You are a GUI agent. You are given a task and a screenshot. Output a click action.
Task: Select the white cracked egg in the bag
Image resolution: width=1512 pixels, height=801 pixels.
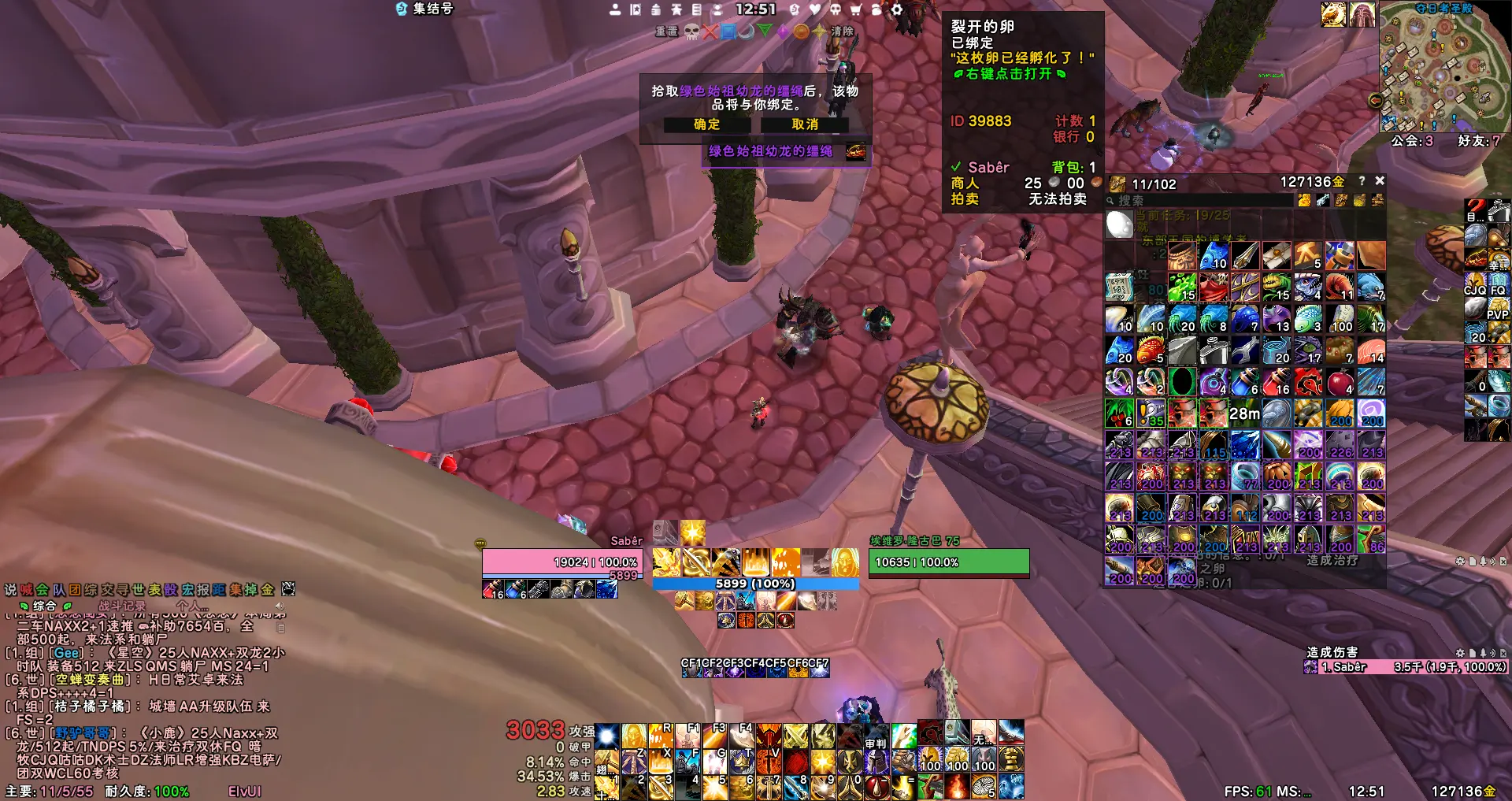click(1119, 225)
